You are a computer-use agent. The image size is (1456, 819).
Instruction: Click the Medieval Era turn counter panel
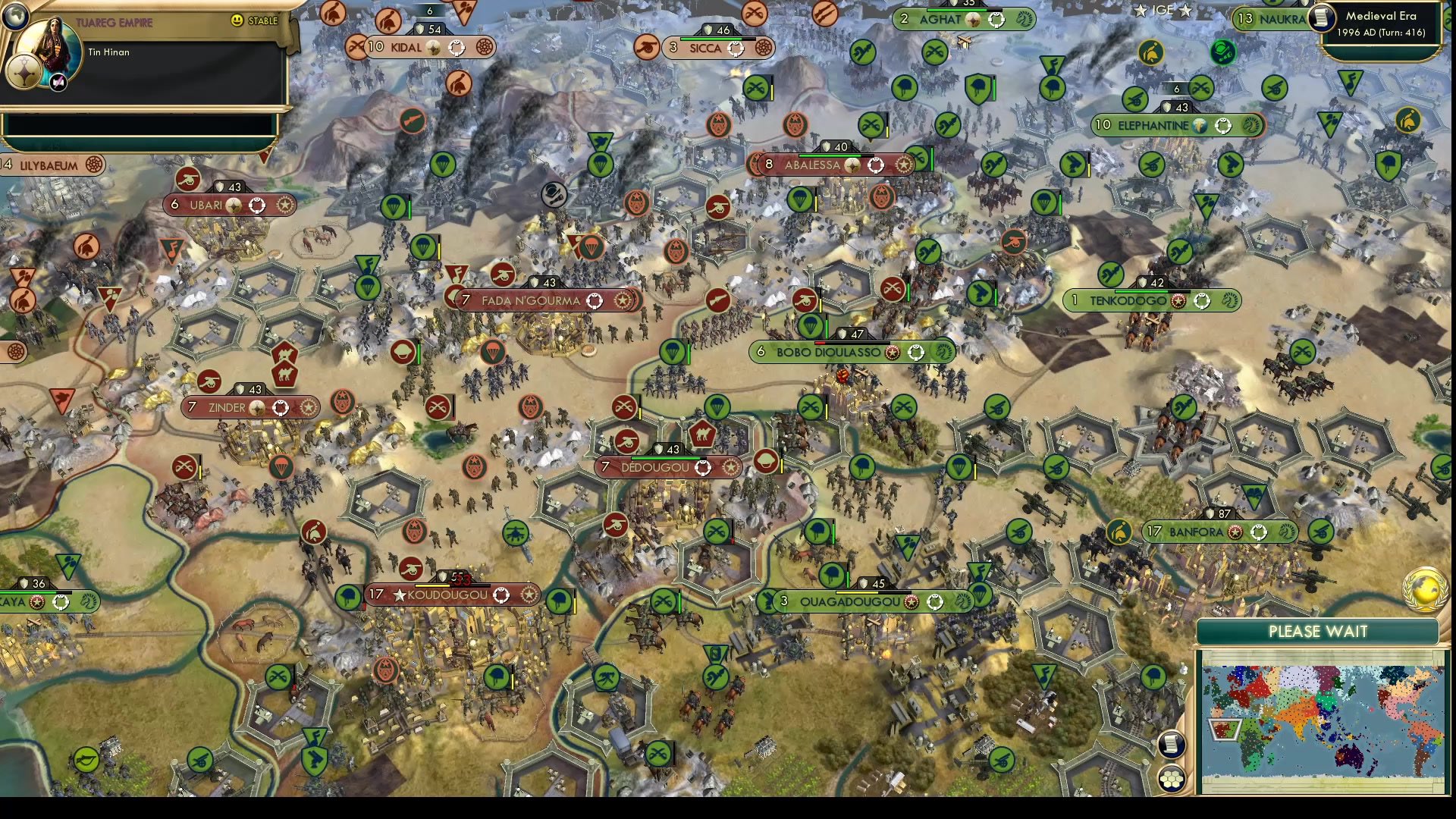[x=1385, y=24]
